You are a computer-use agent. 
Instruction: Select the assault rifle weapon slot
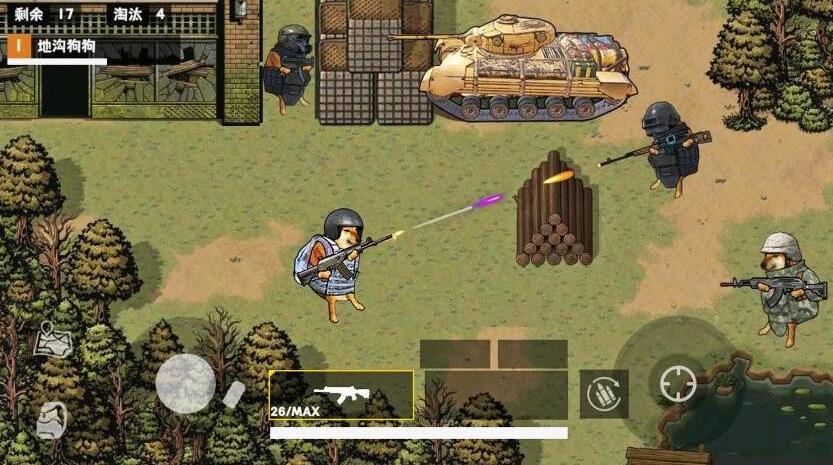pos(341,395)
